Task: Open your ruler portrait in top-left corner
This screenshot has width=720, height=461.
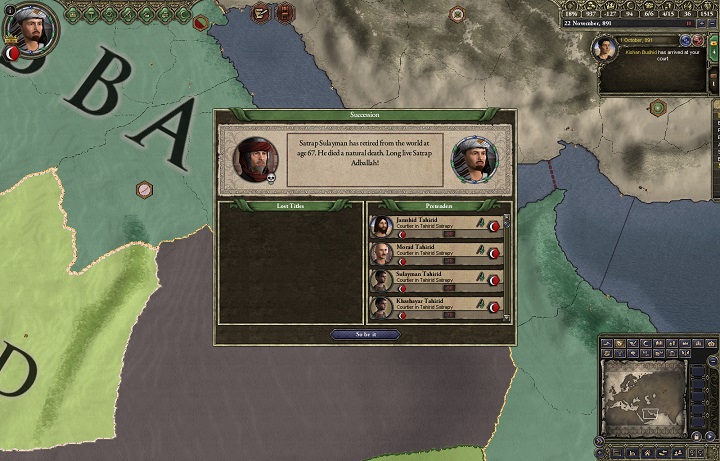Action: 31,31
